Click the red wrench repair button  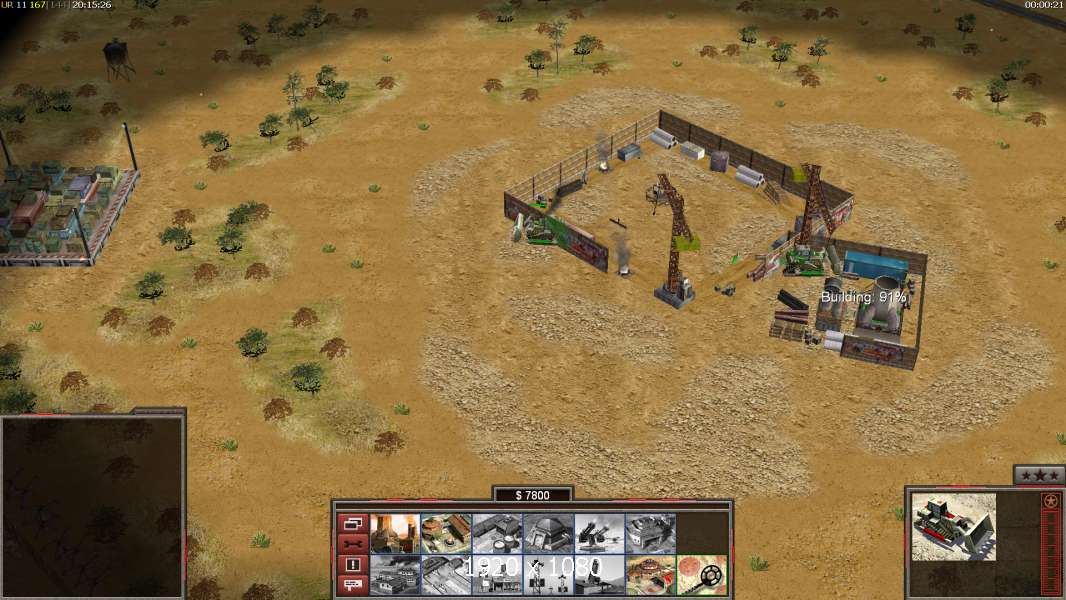tap(352, 544)
